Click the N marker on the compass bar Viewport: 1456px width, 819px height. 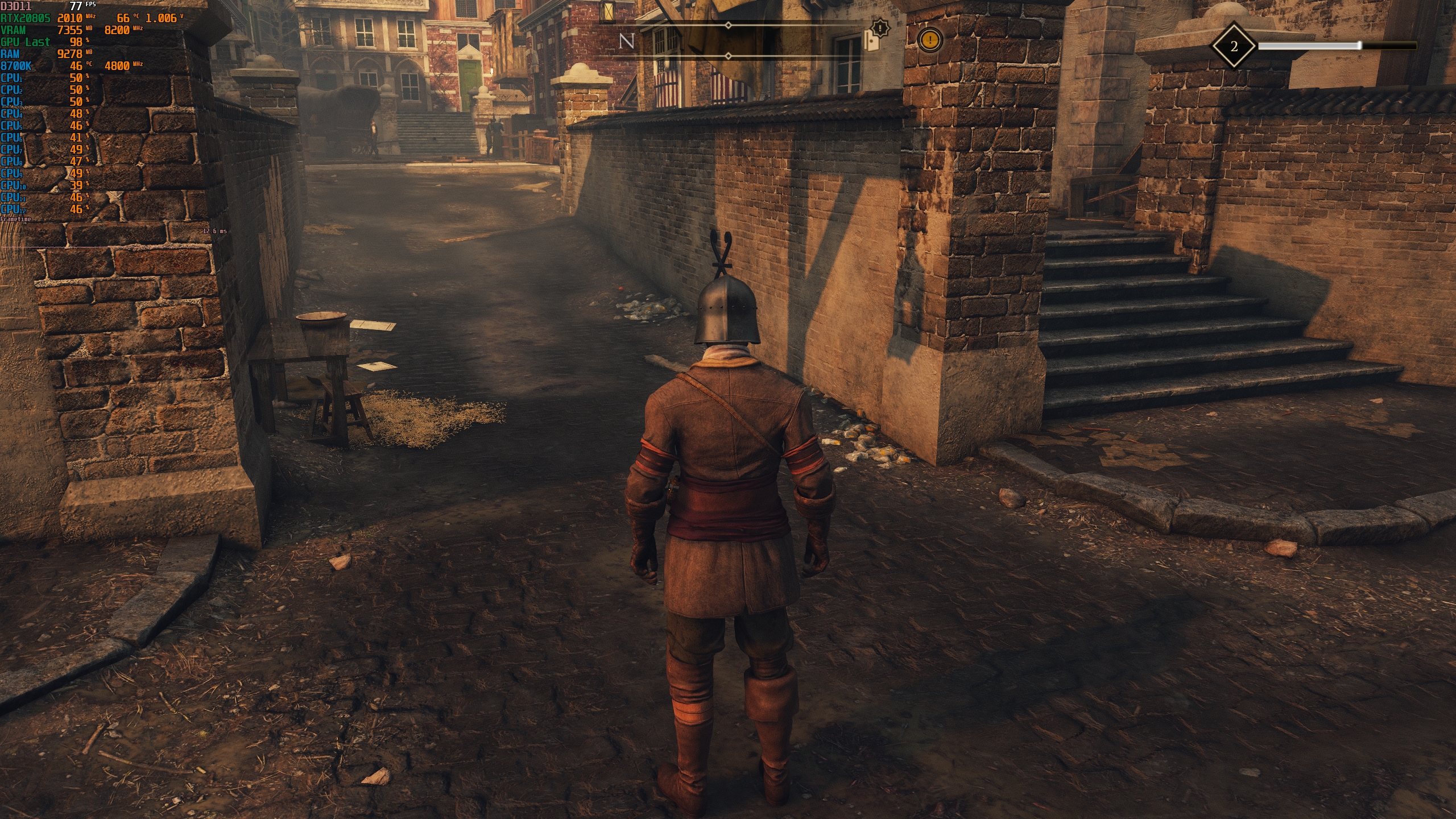click(626, 40)
